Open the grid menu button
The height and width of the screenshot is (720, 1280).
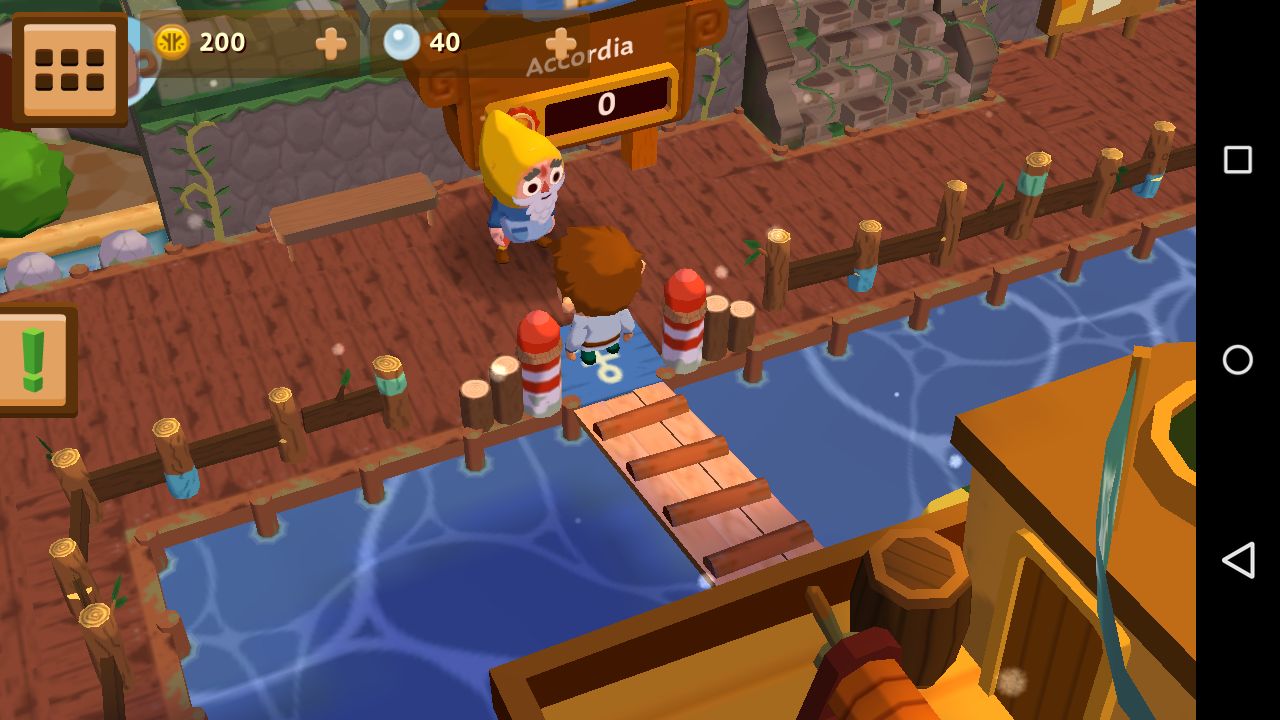pos(69,69)
